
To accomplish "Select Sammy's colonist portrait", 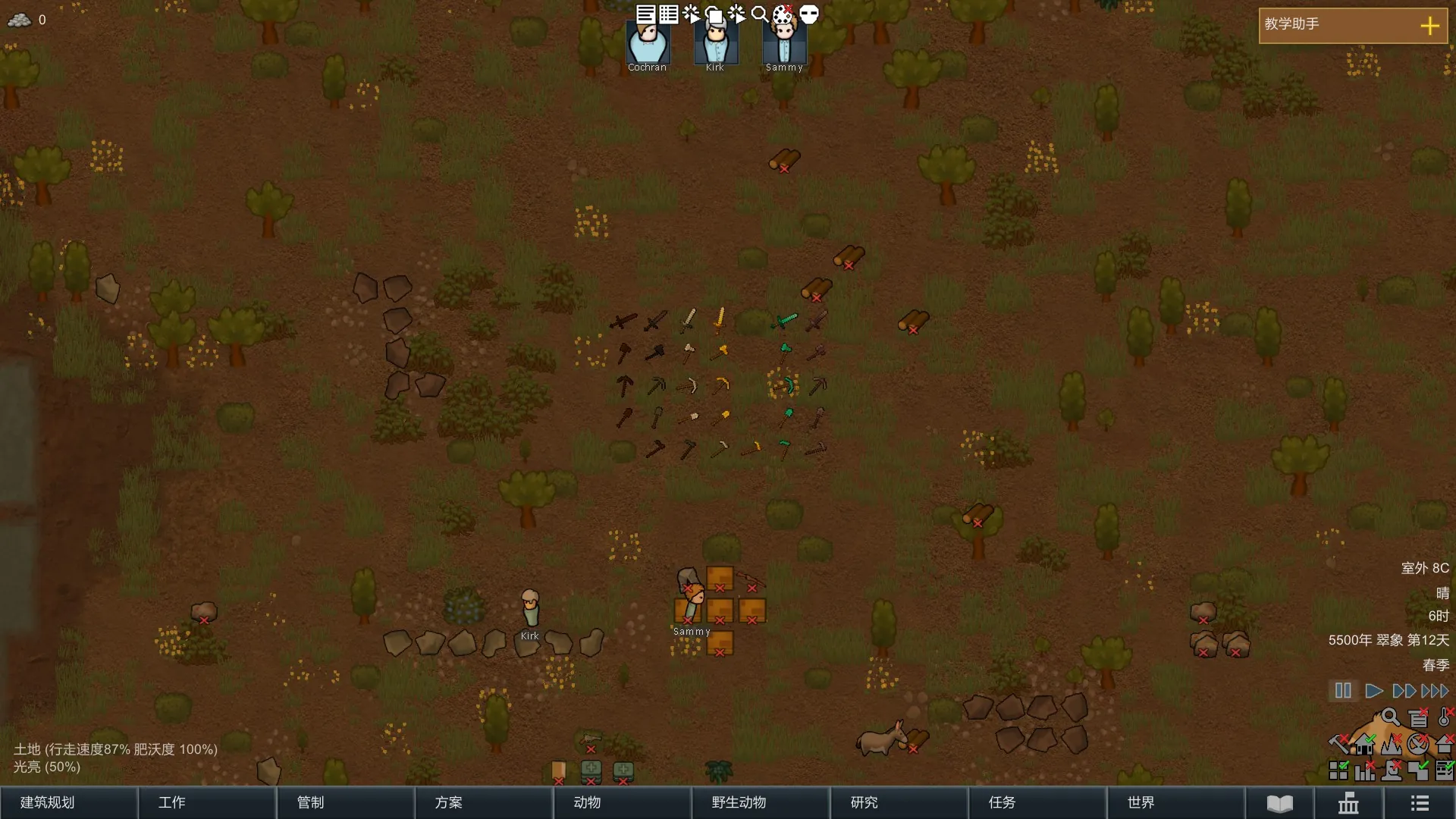I will (x=784, y=44).
